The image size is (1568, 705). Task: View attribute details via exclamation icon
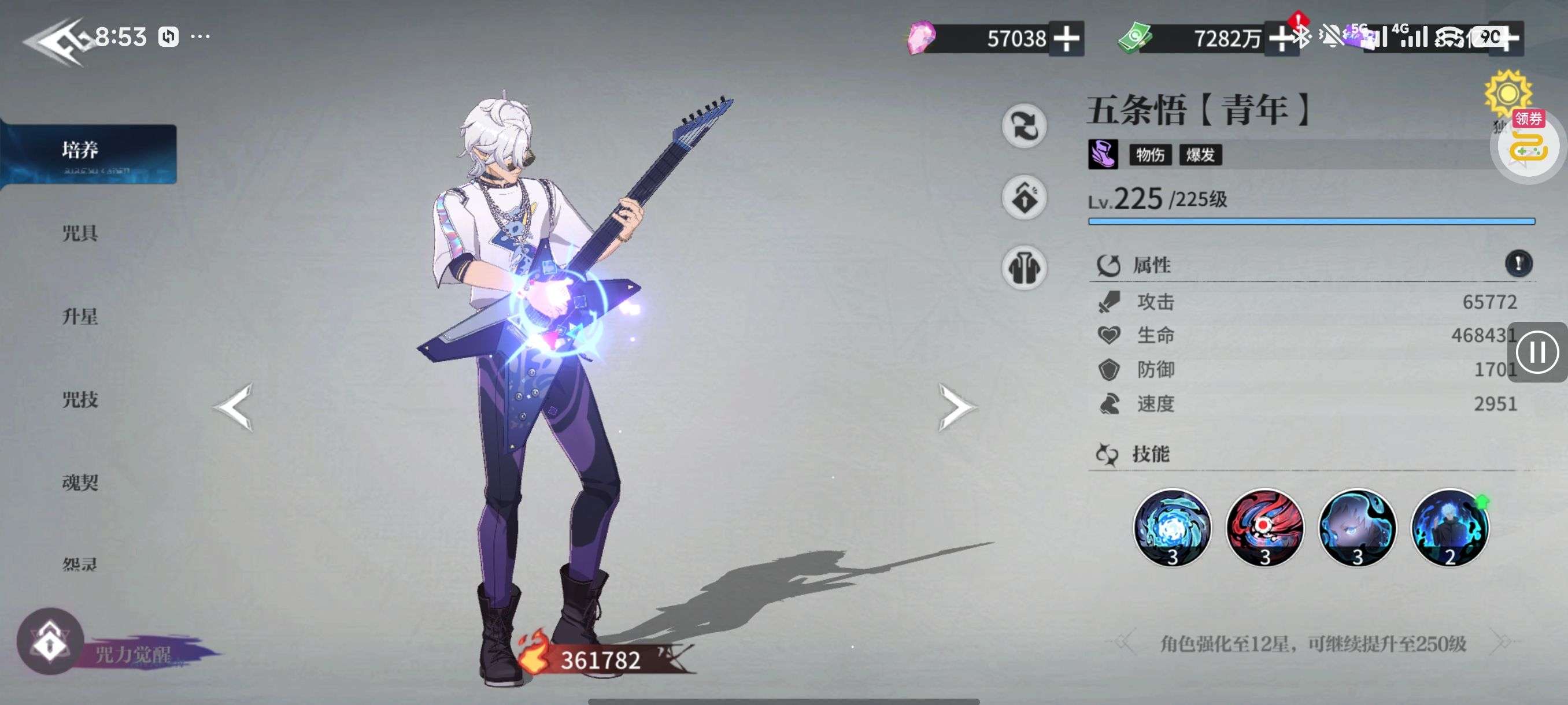coord(1518,264)
